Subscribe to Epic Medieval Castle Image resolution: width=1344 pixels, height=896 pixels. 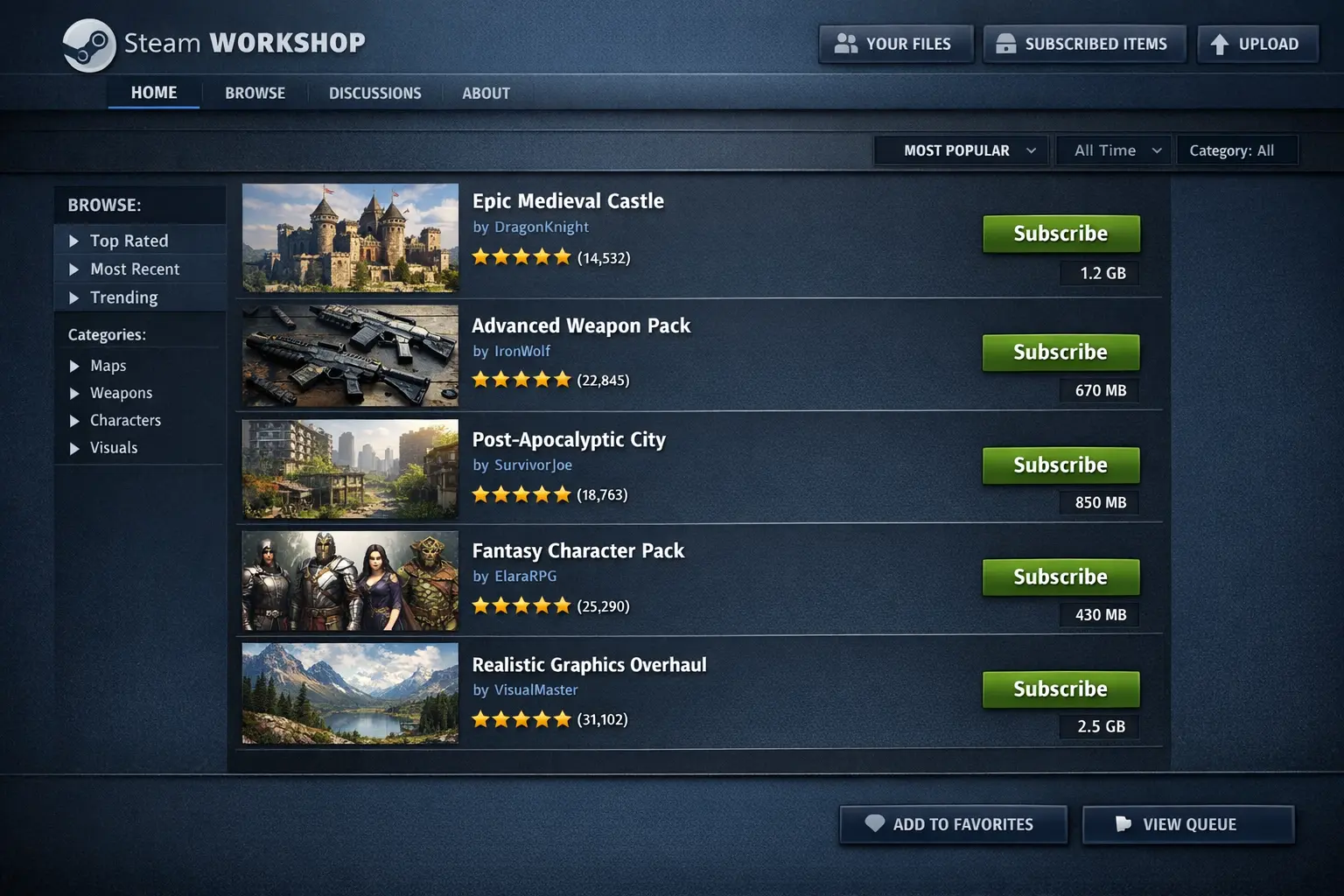coord(1060,234)
